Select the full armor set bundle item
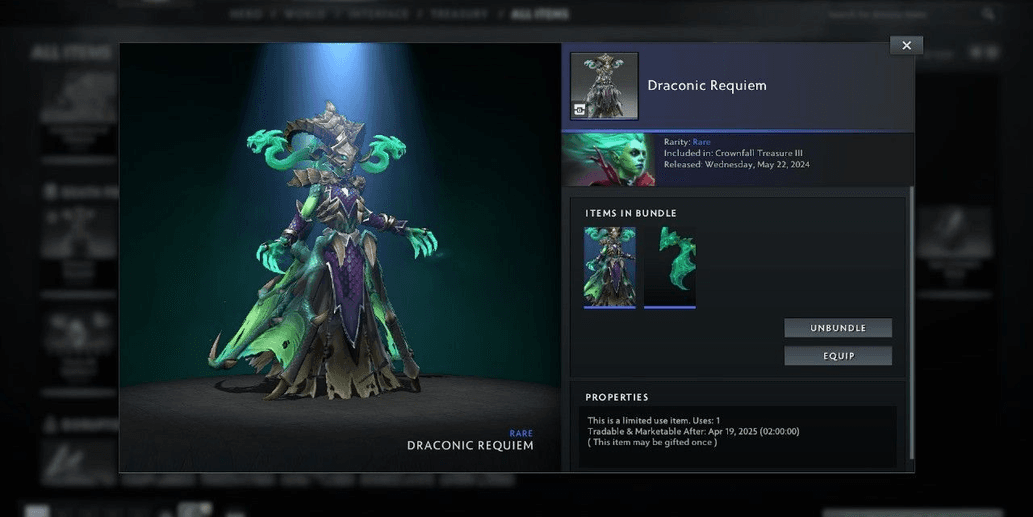 (x=610, y=266)
